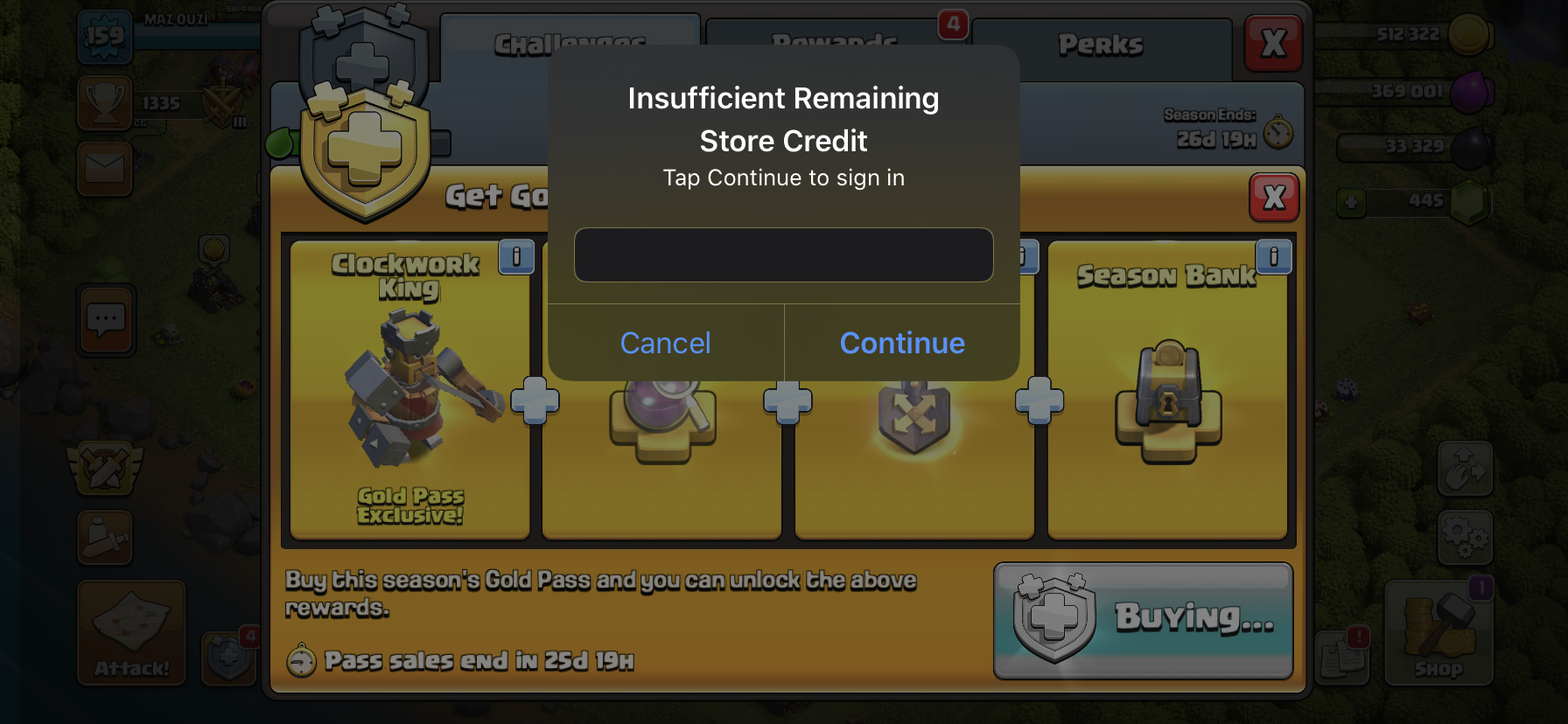Switch to the Perks tab
This screenshot has width=1568, height=724.
[1101, 45]
